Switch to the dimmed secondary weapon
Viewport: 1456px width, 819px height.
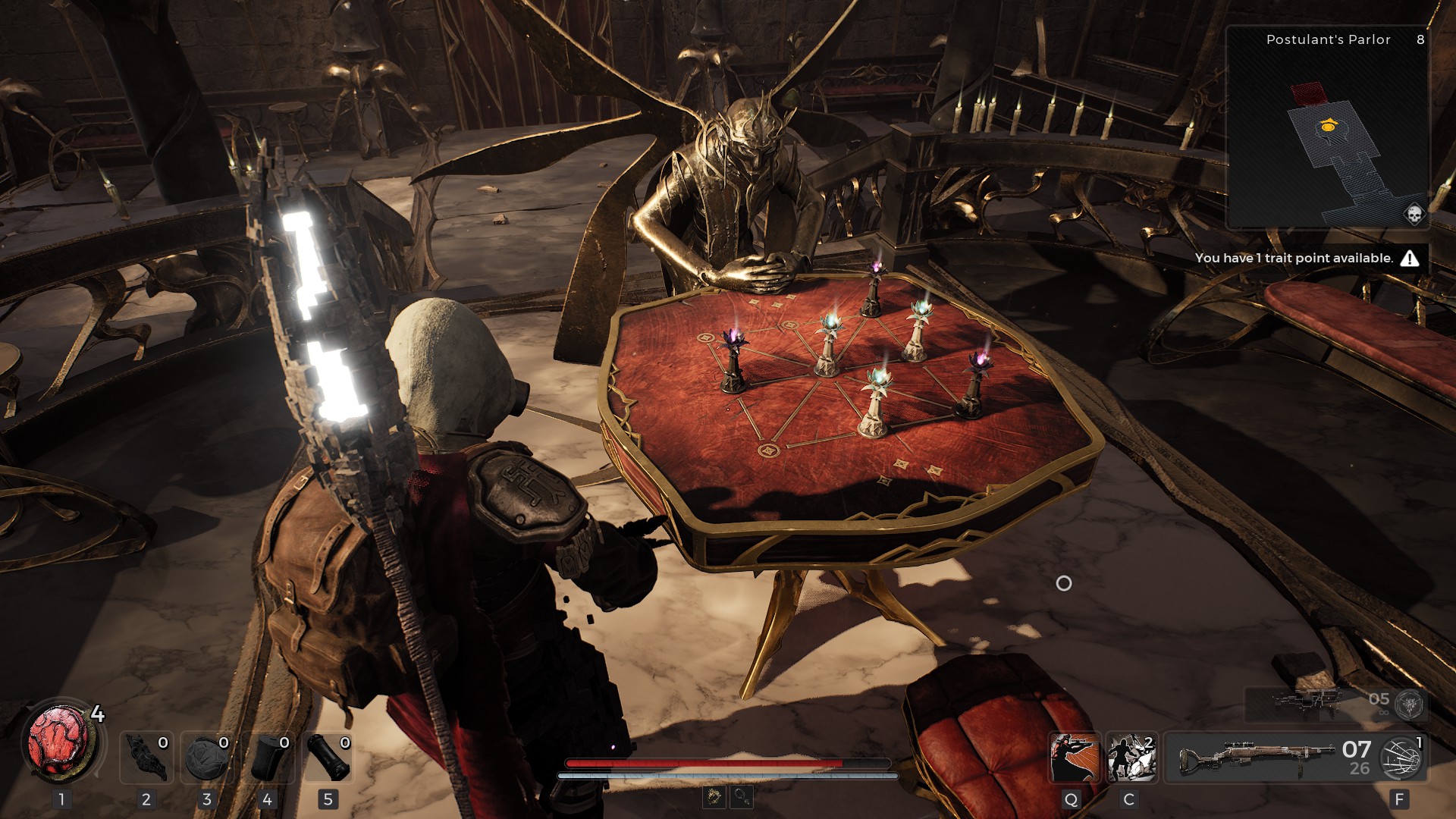pyautogui.click(x=1309, y=702)
